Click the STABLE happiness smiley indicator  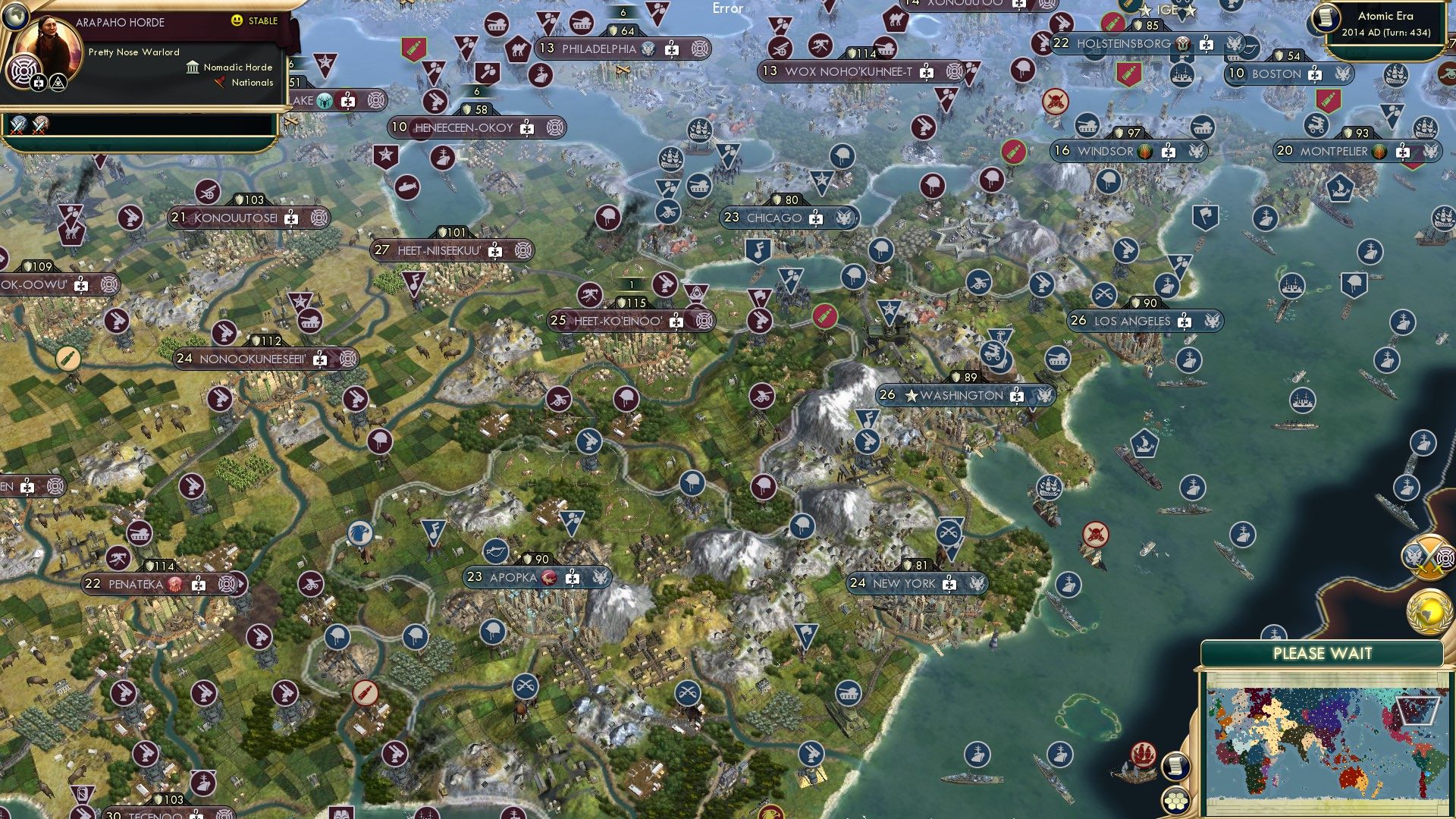pos(237,20)
